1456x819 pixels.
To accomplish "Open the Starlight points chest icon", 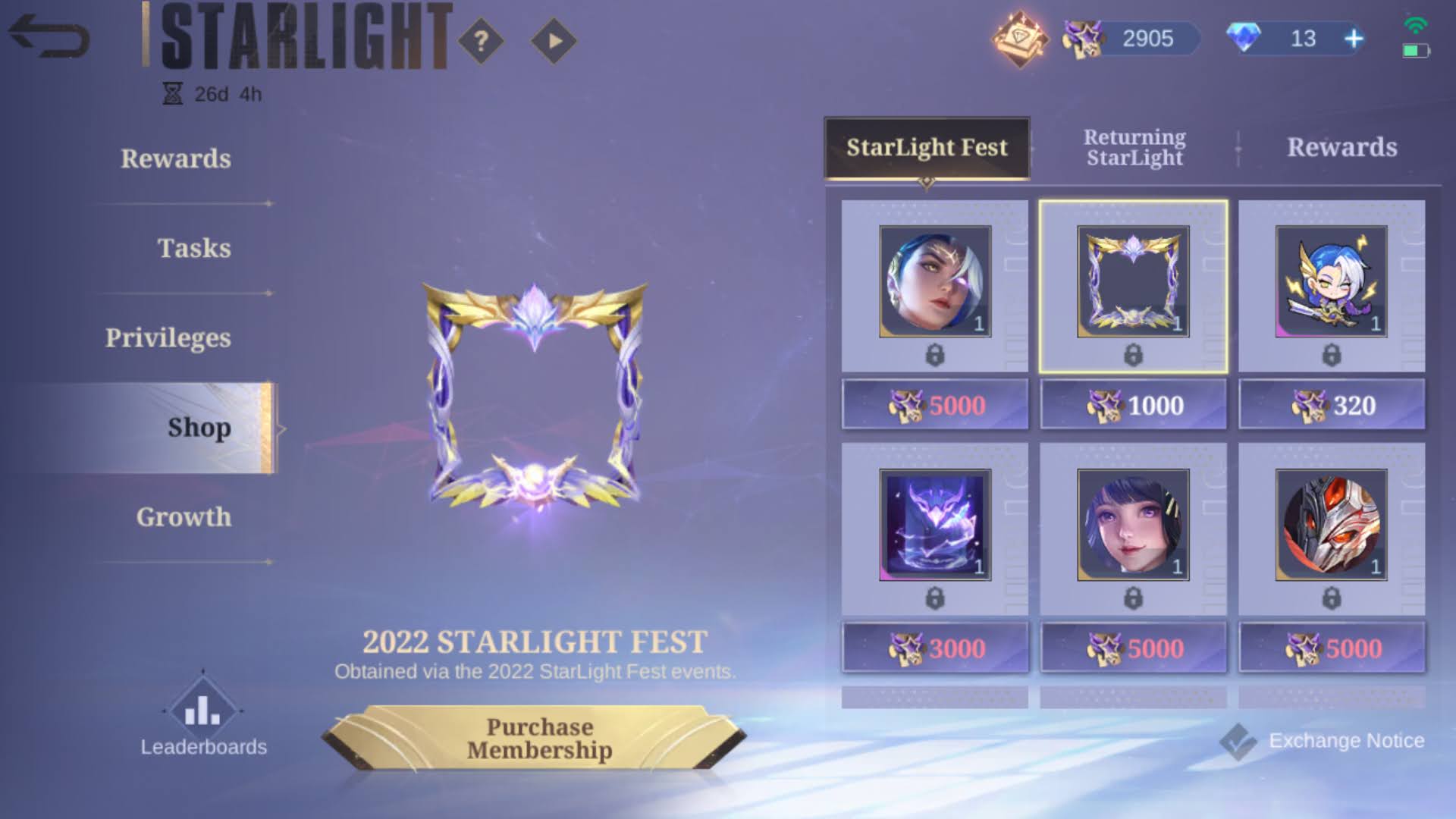I will click(x=1020, y=38).
